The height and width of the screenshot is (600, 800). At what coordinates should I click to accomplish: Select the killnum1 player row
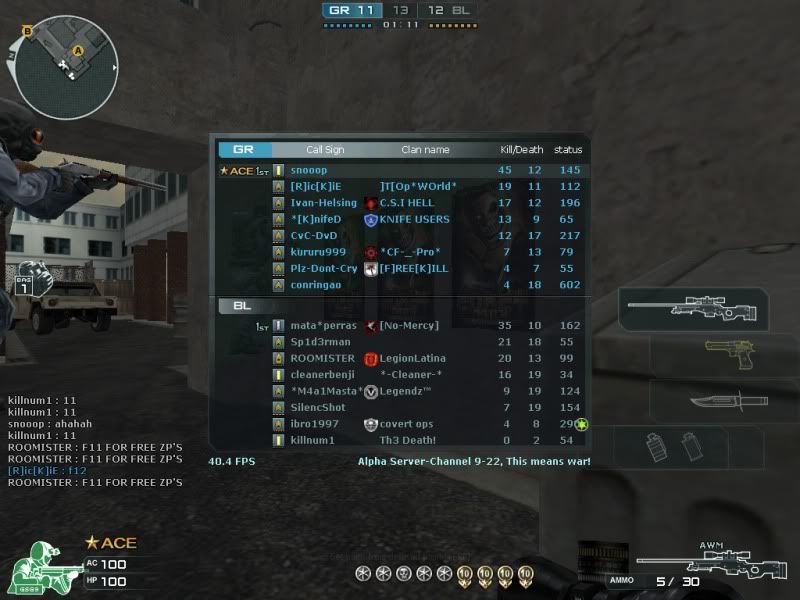click(400, 440)
